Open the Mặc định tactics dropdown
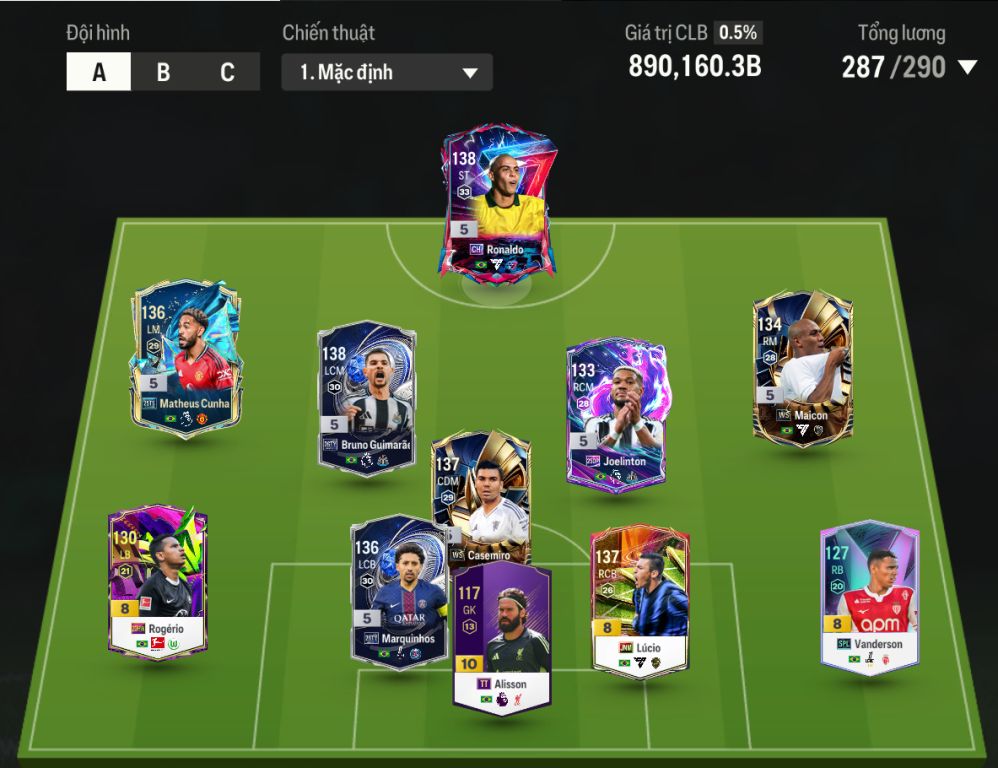998x768 pixels. (x=387, y=73)
